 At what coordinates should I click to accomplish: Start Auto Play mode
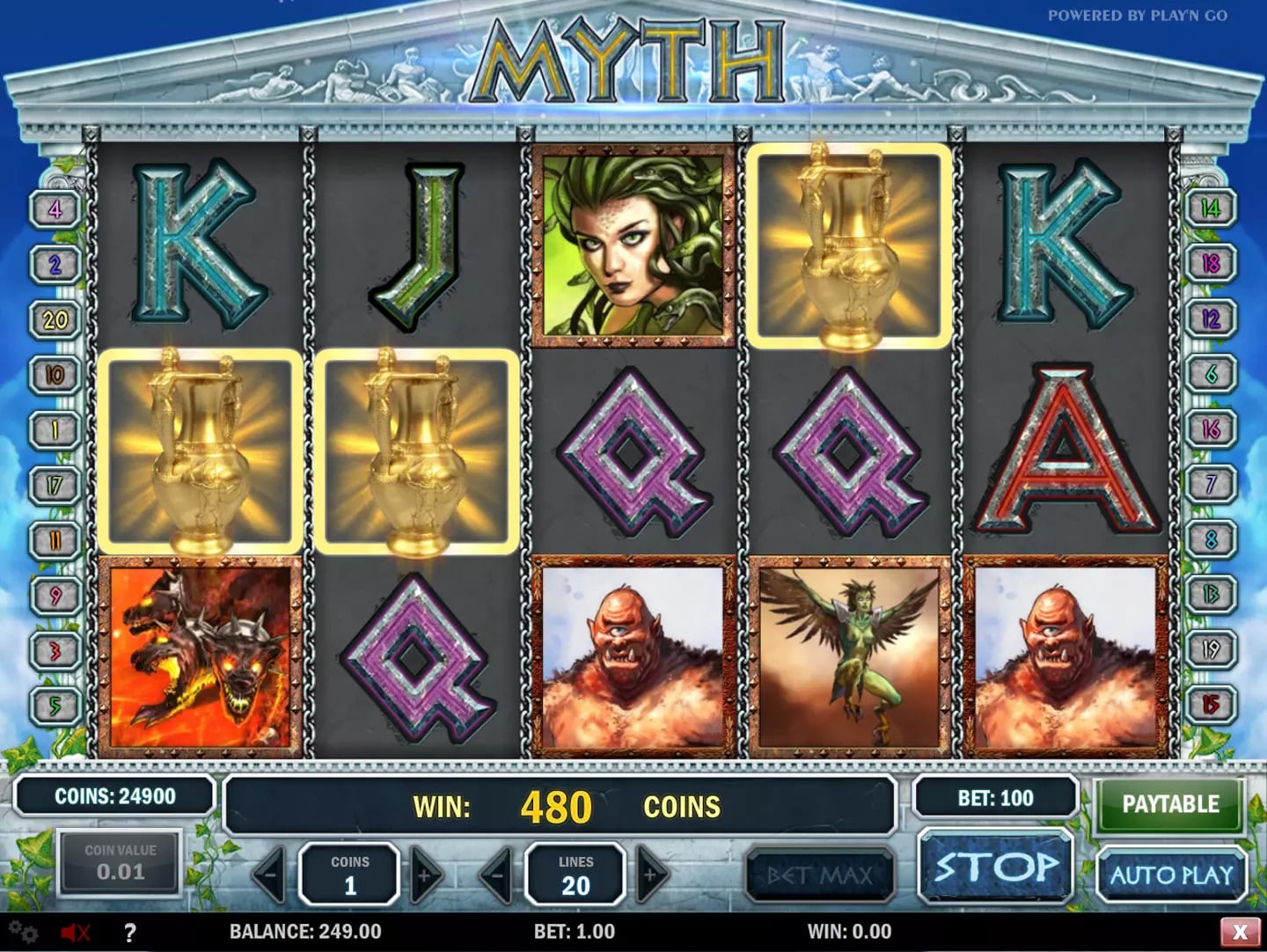(1171, 875)
